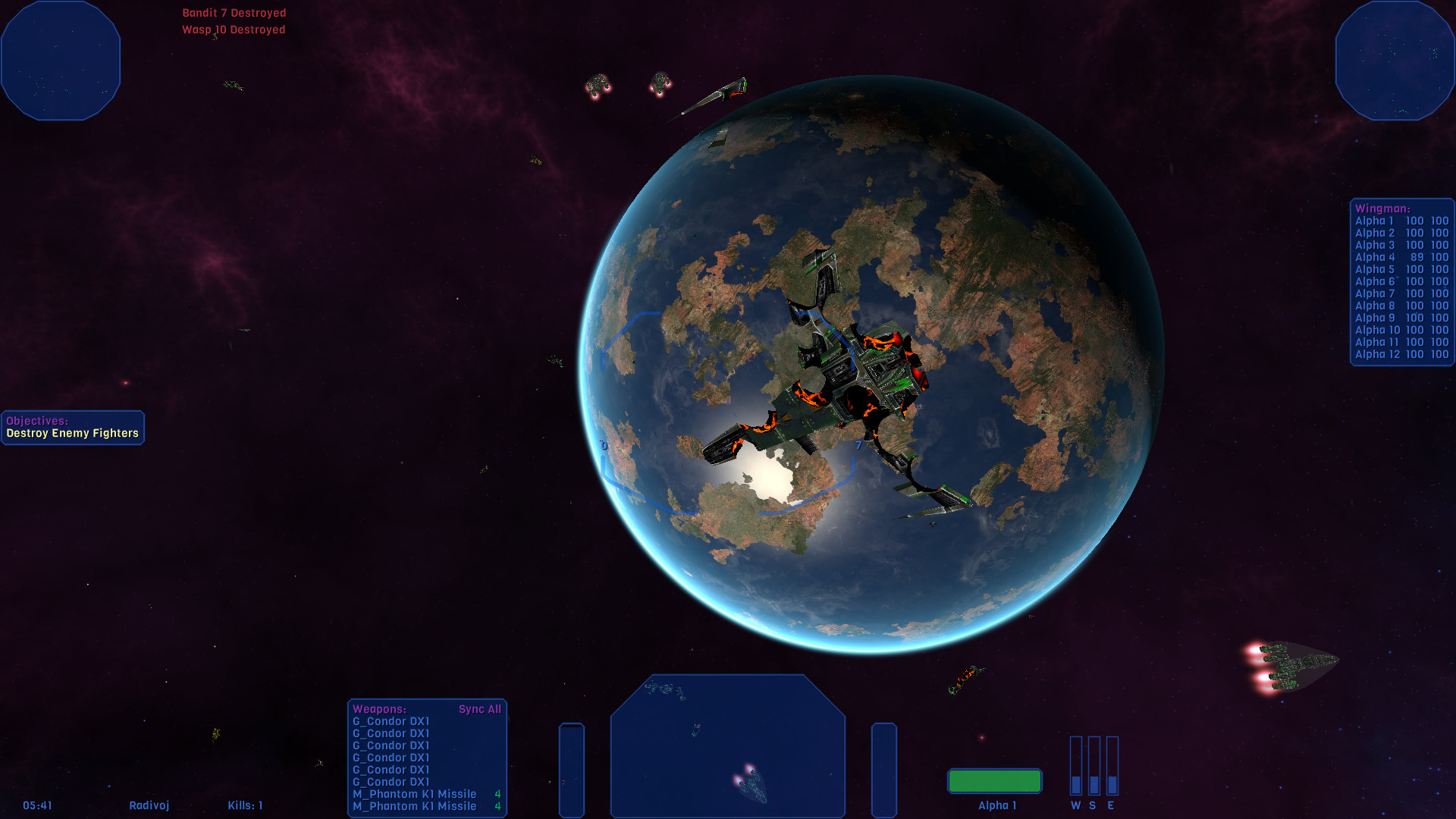Click the Kills: 1 counter on the status bar

(244, 805)
